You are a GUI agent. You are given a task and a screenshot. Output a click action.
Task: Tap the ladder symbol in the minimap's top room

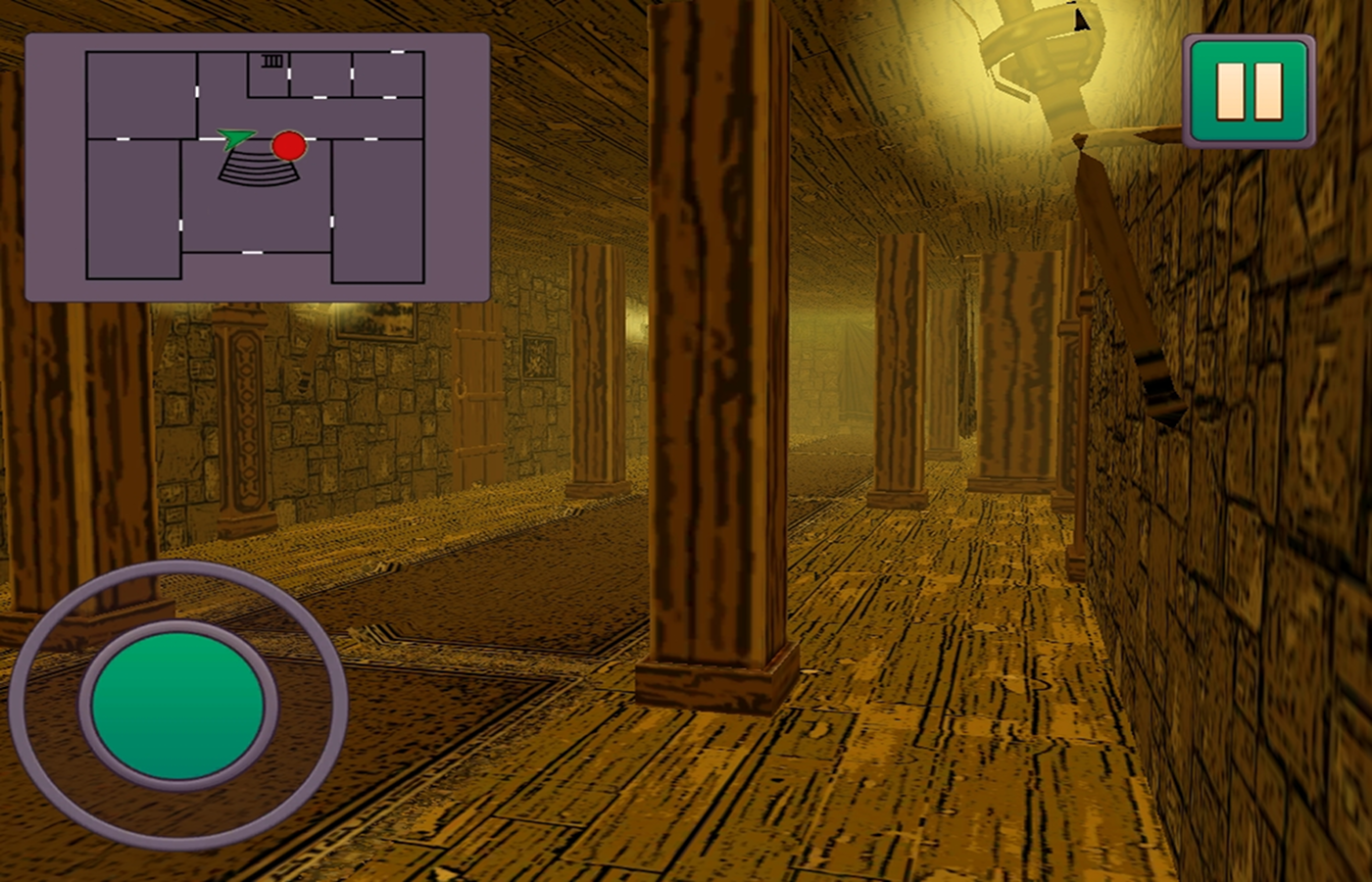click(272, 60)
